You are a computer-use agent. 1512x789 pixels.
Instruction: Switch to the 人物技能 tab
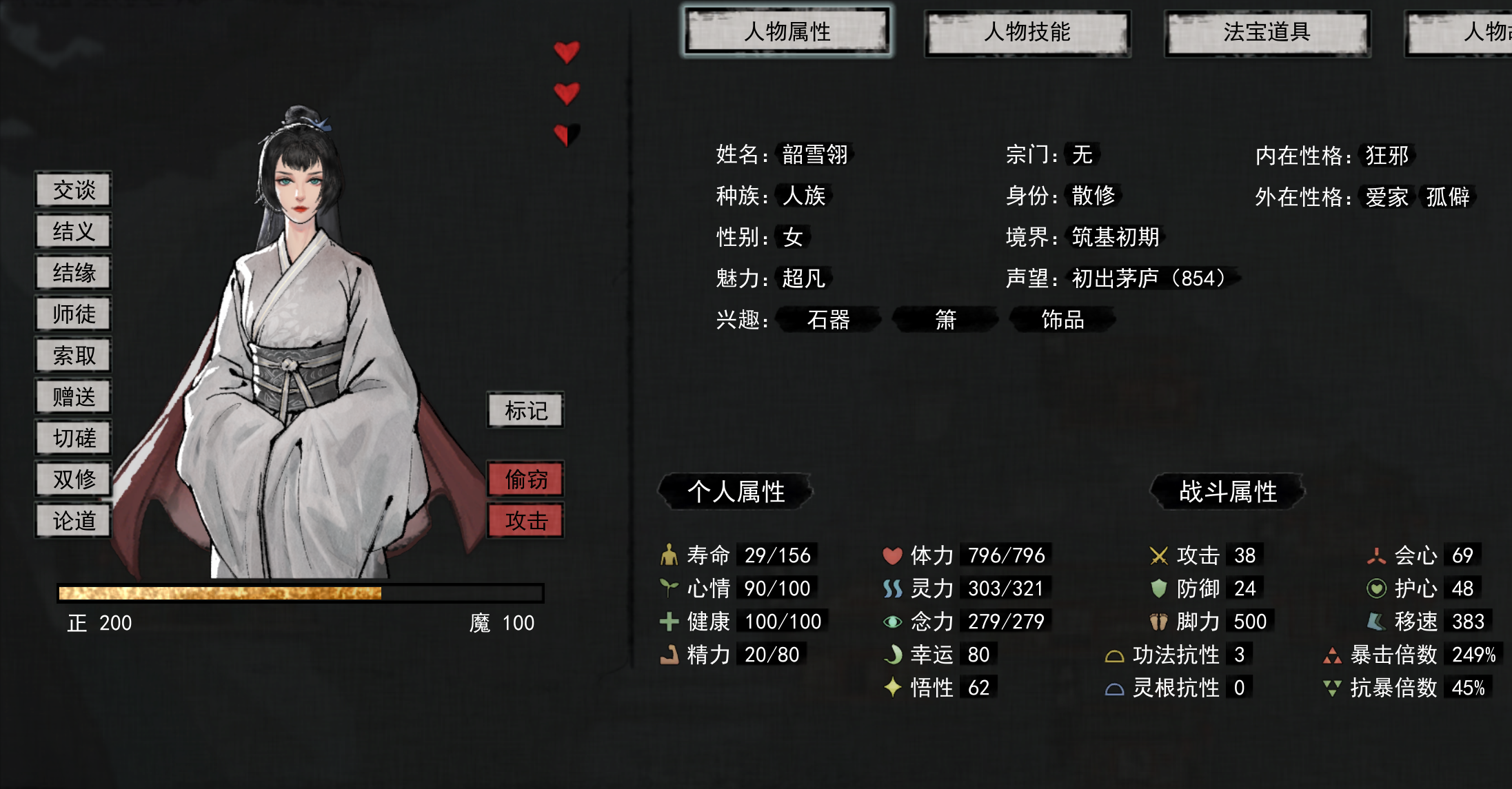tap(1027, 32)
